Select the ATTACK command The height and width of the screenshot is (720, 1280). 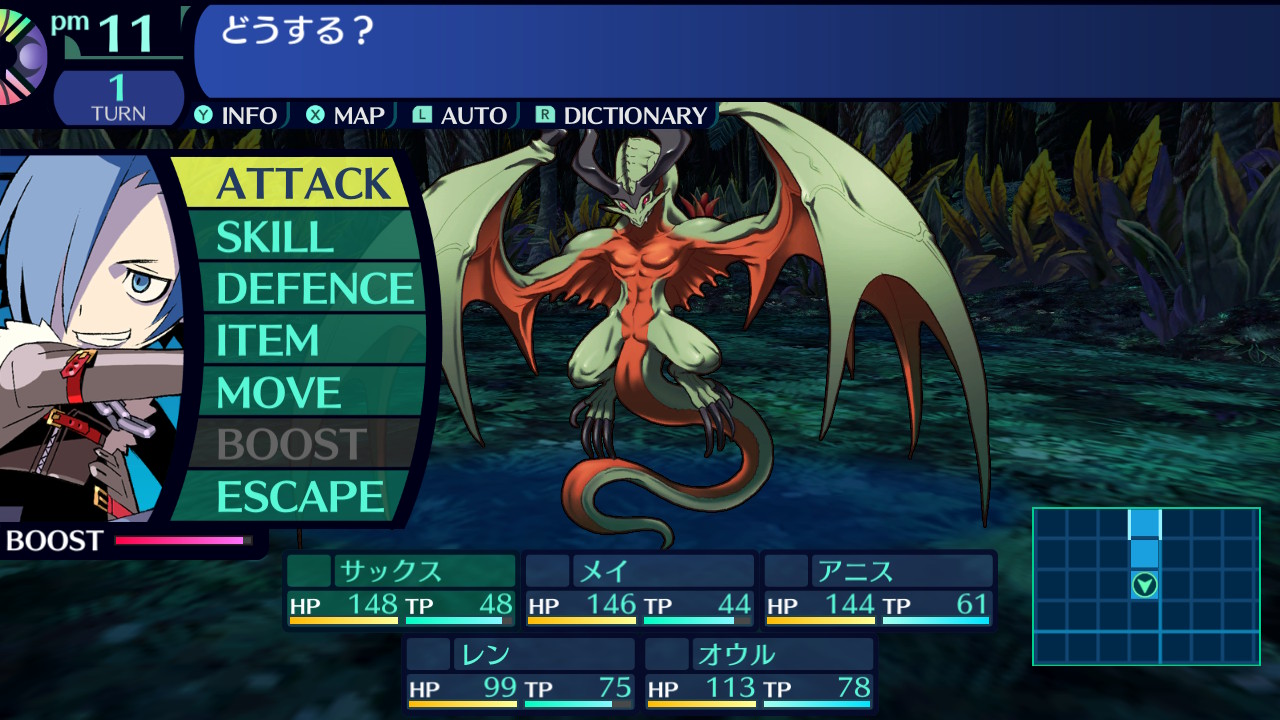pyautogui.click(x=302, y=184)
